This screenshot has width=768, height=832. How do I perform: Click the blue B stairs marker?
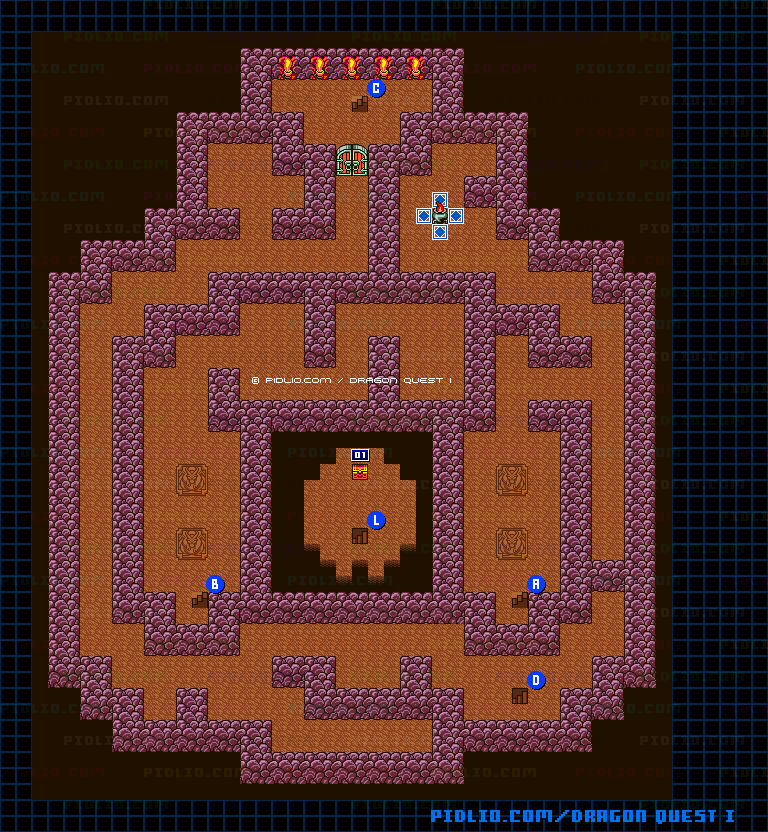click(215, 584)
